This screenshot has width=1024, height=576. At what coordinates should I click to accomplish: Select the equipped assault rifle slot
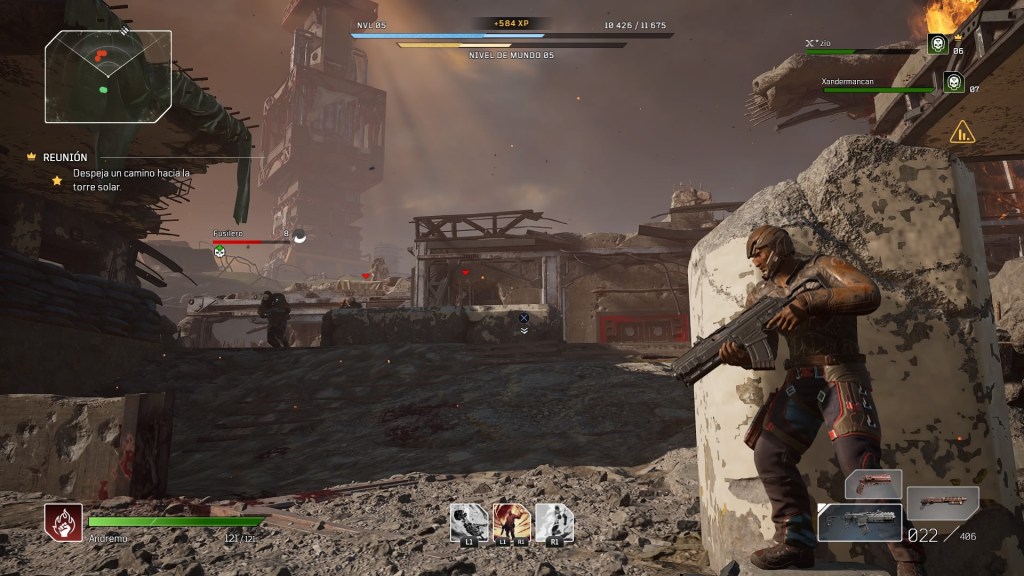tap(859, 522)
